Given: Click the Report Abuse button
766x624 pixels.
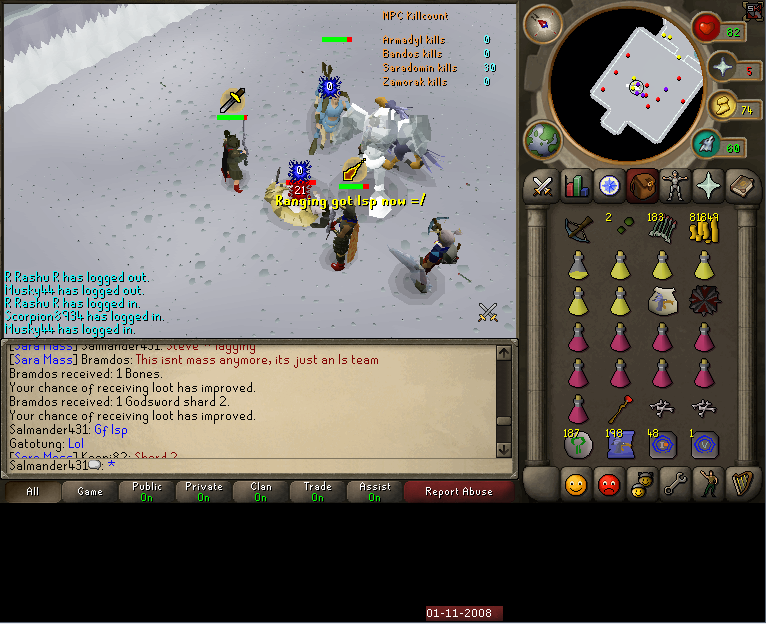Looking at the screenshot, I should point(458,491).
